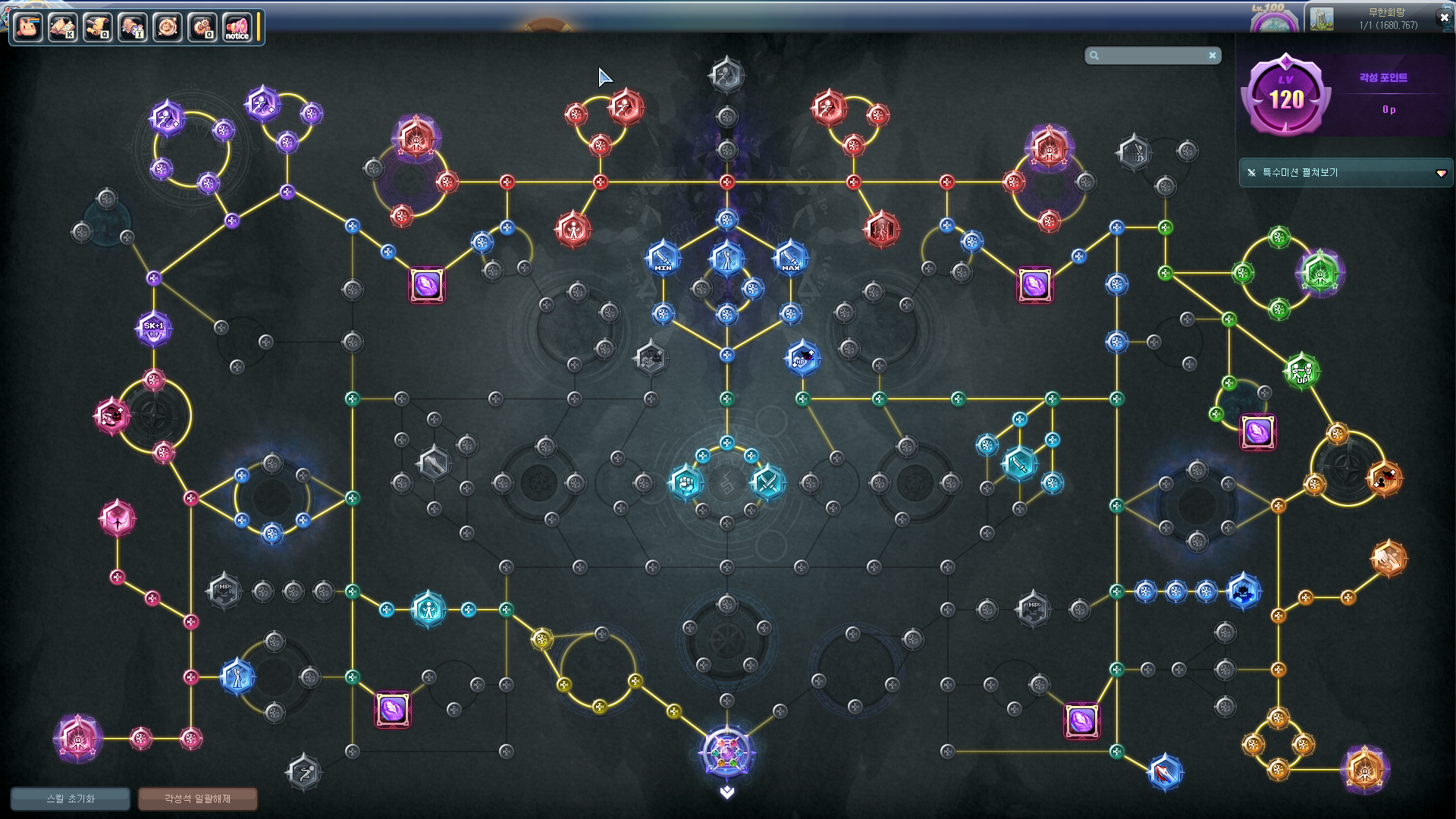Close the awakening window with top-right X
Viewport: 1456px width, 819px height.
point(1444,17)
